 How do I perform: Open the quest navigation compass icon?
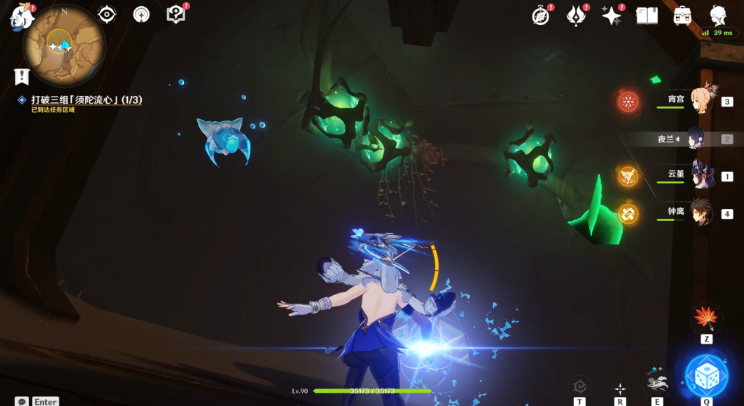pos(141,14)
